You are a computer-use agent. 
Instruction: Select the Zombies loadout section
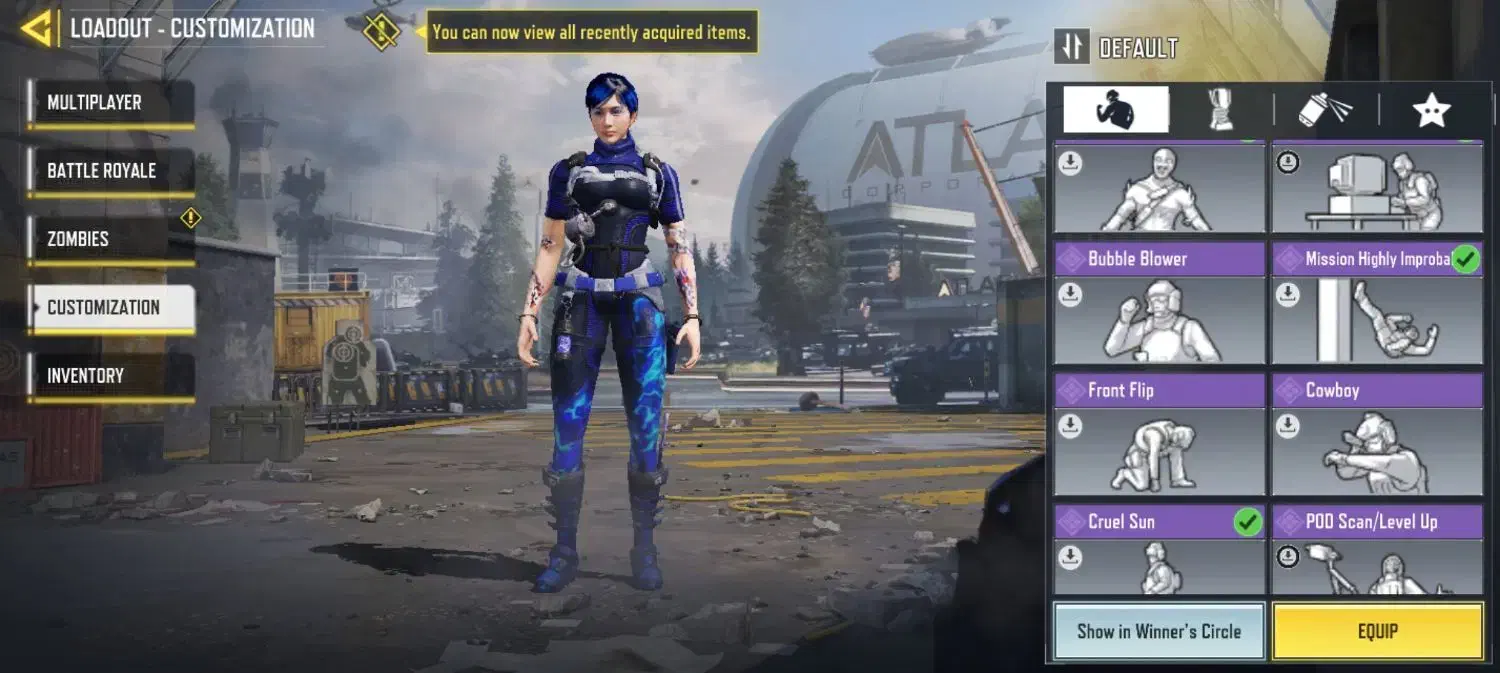(x=111, y=239)
